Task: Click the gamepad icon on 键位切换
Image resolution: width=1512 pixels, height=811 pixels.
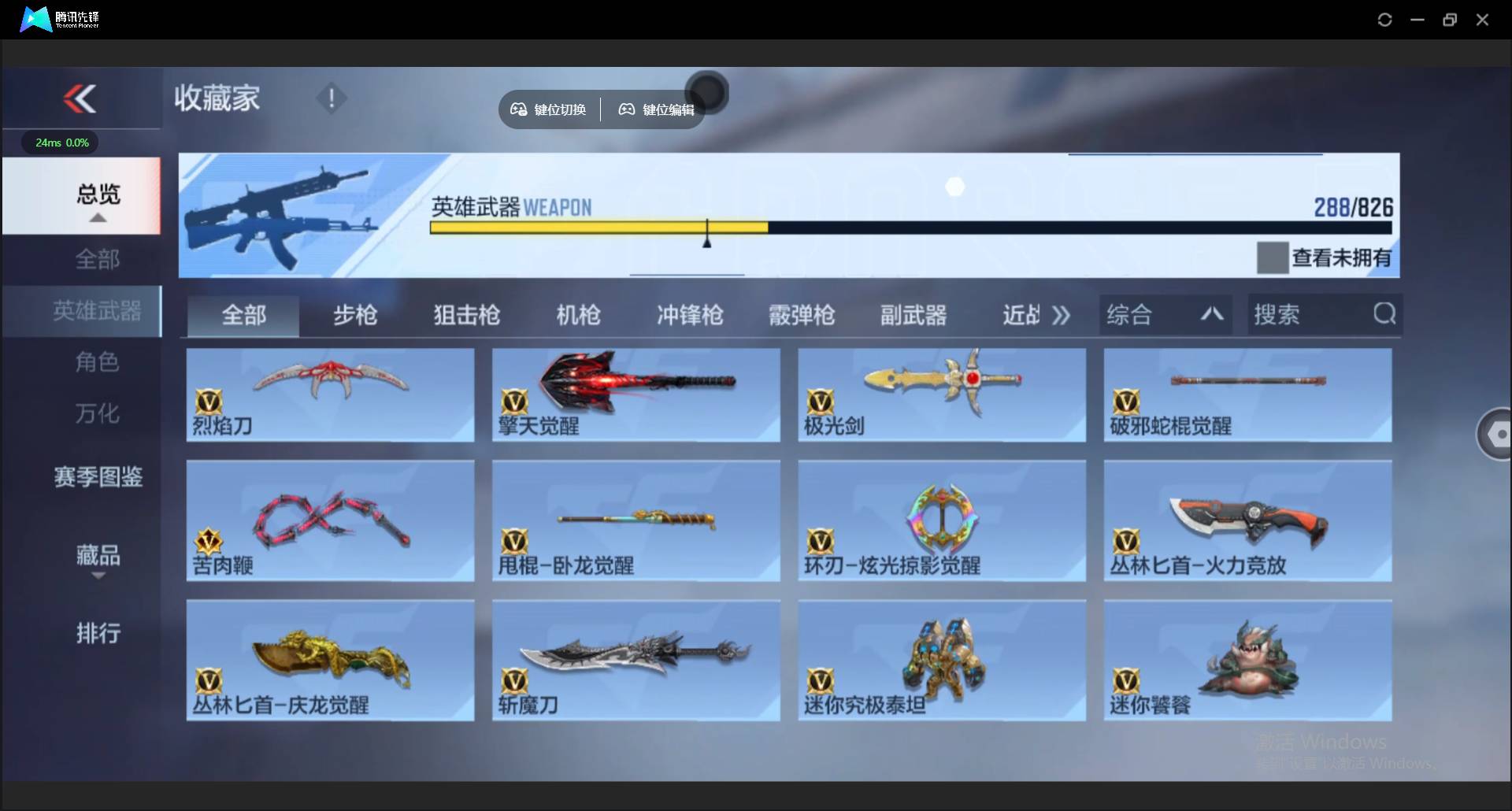Action: (518, 109)
